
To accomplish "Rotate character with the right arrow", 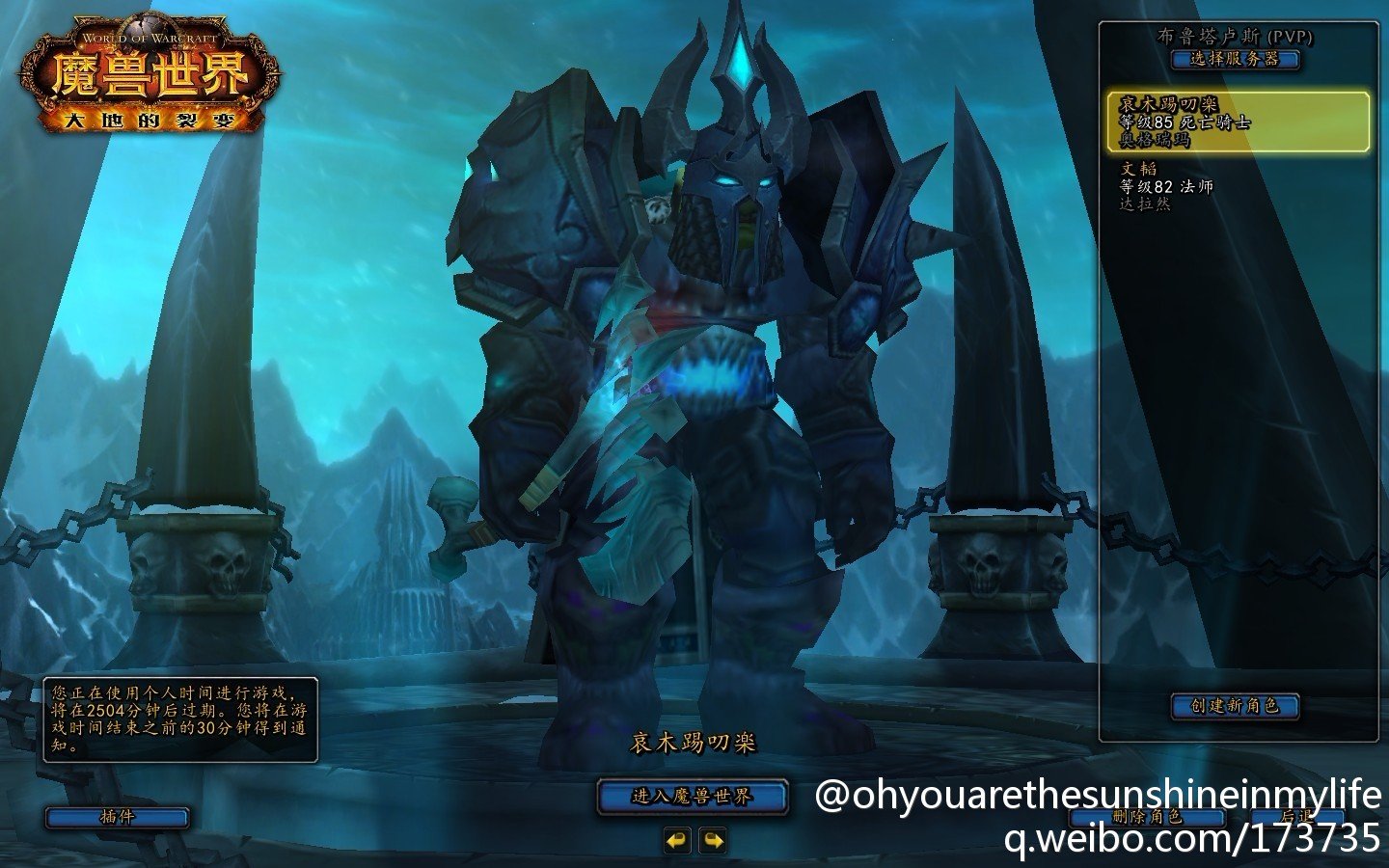I will 712,840.
